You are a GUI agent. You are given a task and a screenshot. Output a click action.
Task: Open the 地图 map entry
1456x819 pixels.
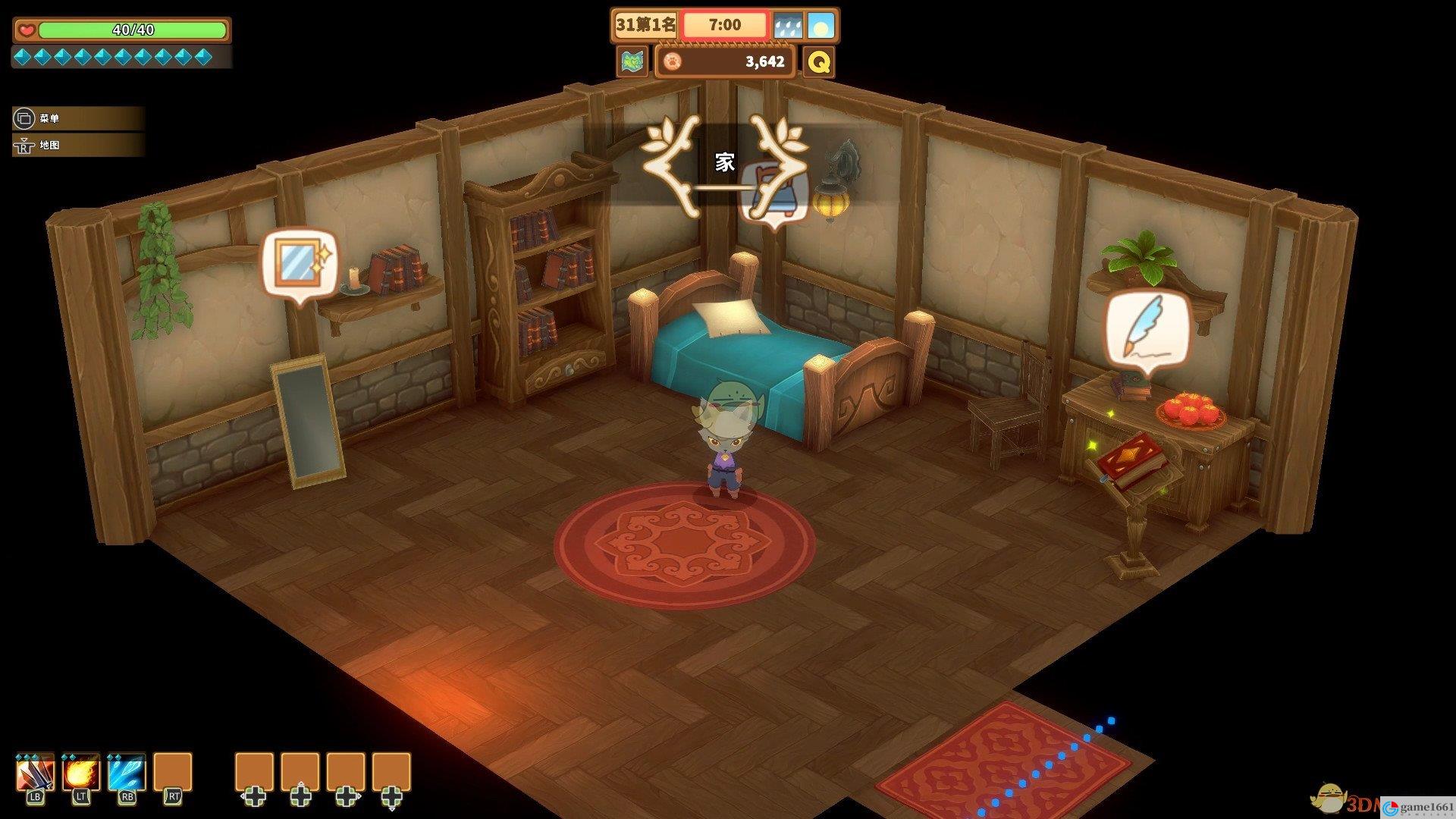click(76, 145)
